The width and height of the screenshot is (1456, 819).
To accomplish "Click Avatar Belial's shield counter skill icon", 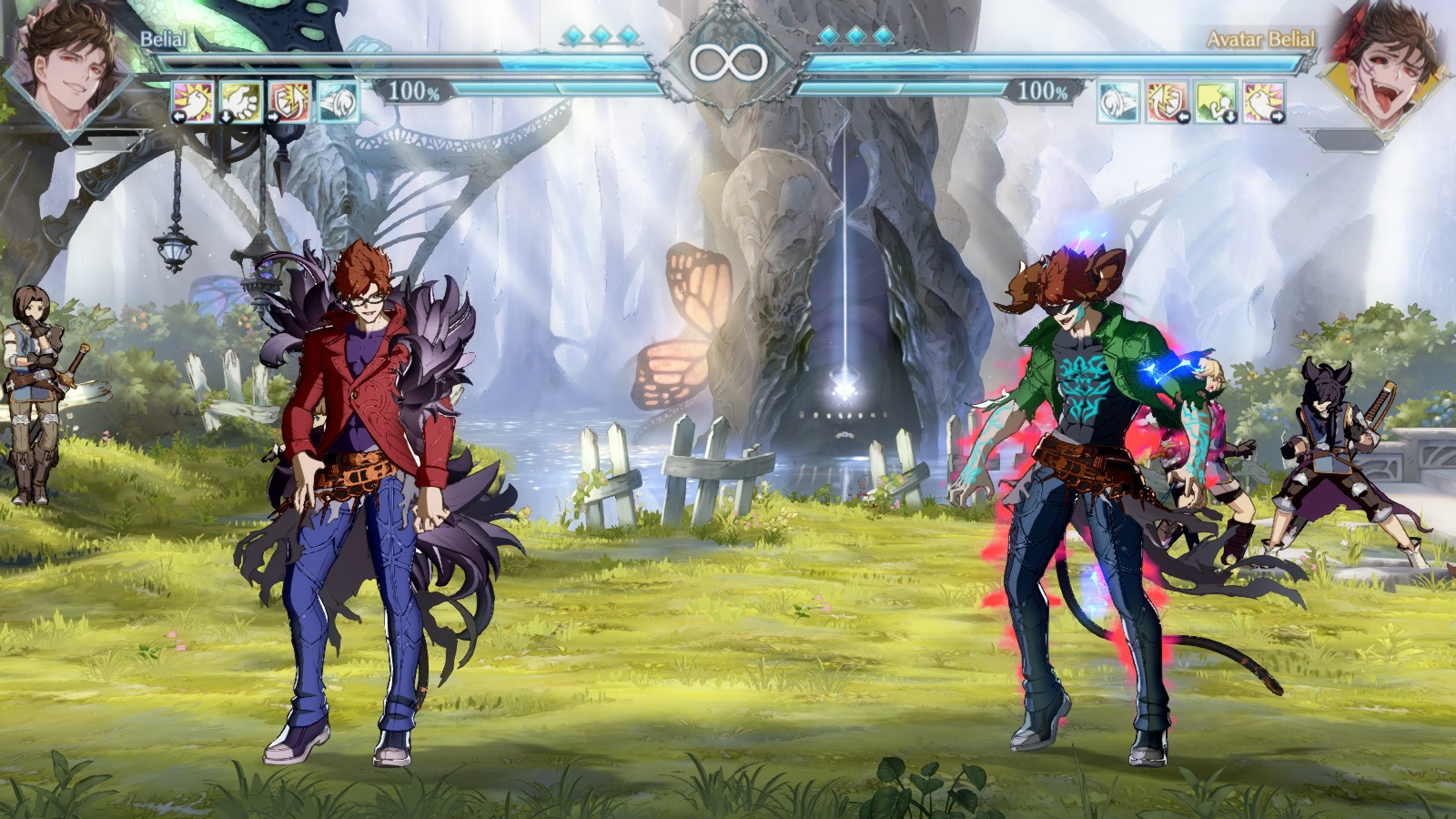I will click(1166, 101).
